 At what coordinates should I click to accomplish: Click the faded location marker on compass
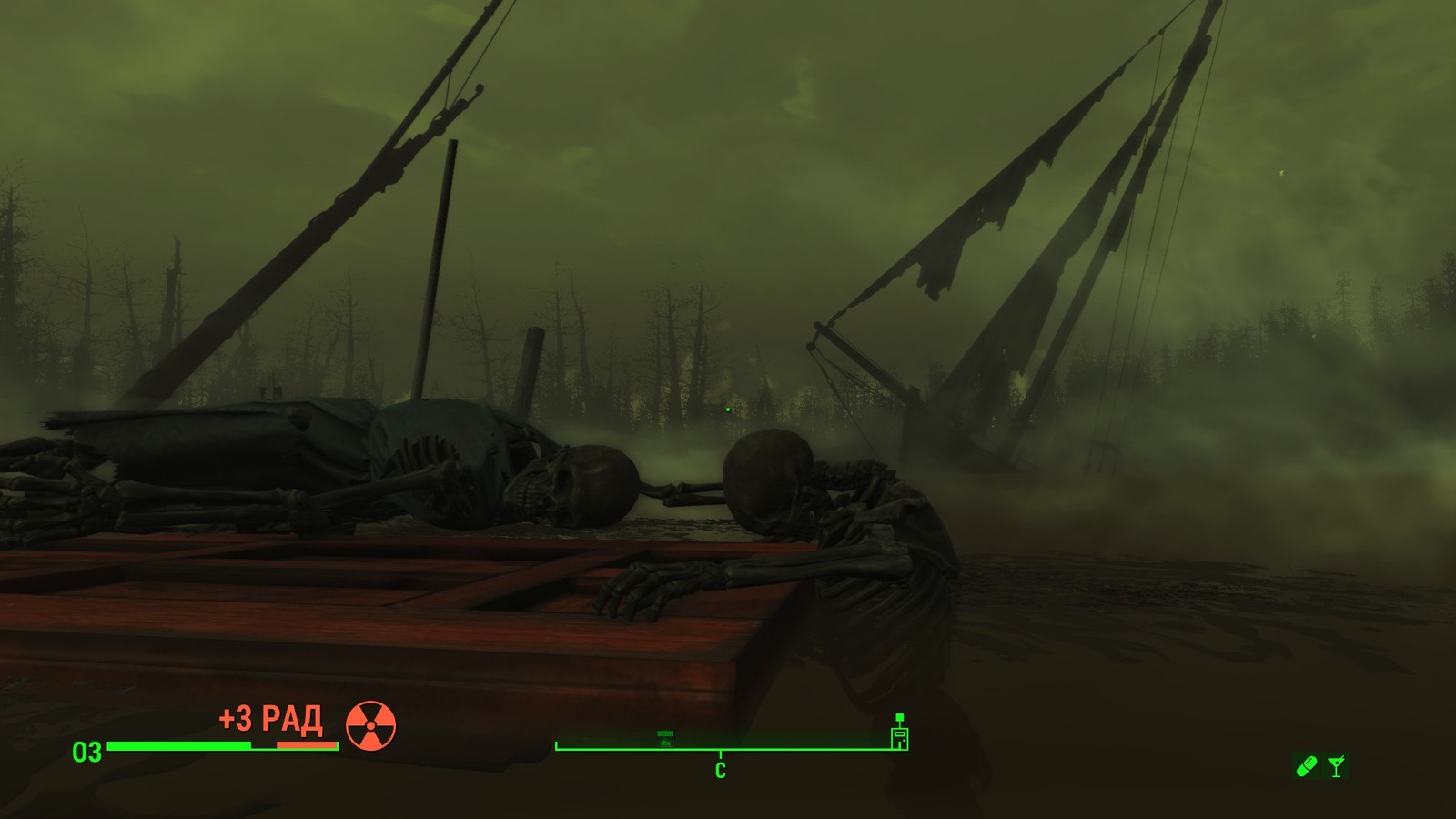click(x=665, y=738)
